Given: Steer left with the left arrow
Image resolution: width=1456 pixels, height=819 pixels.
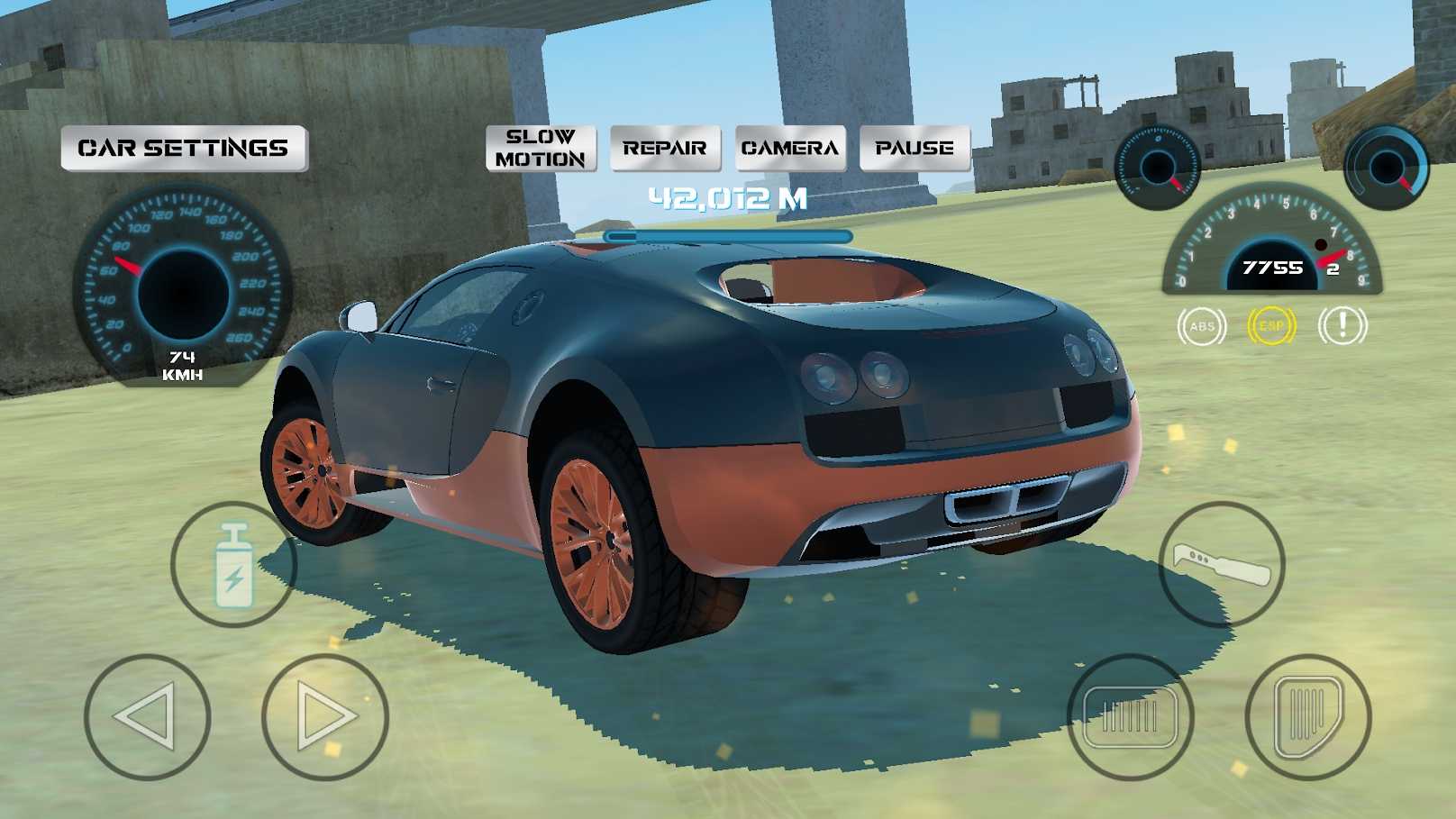Looking at the screenshot, I should [147, 717].
